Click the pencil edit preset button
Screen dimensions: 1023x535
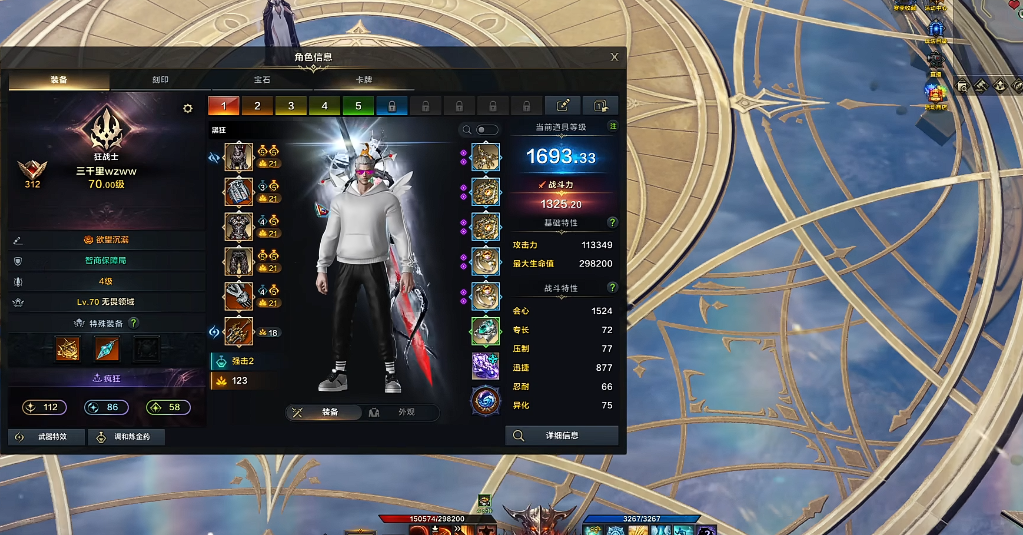pyautogui.click(x=562, y=105)
